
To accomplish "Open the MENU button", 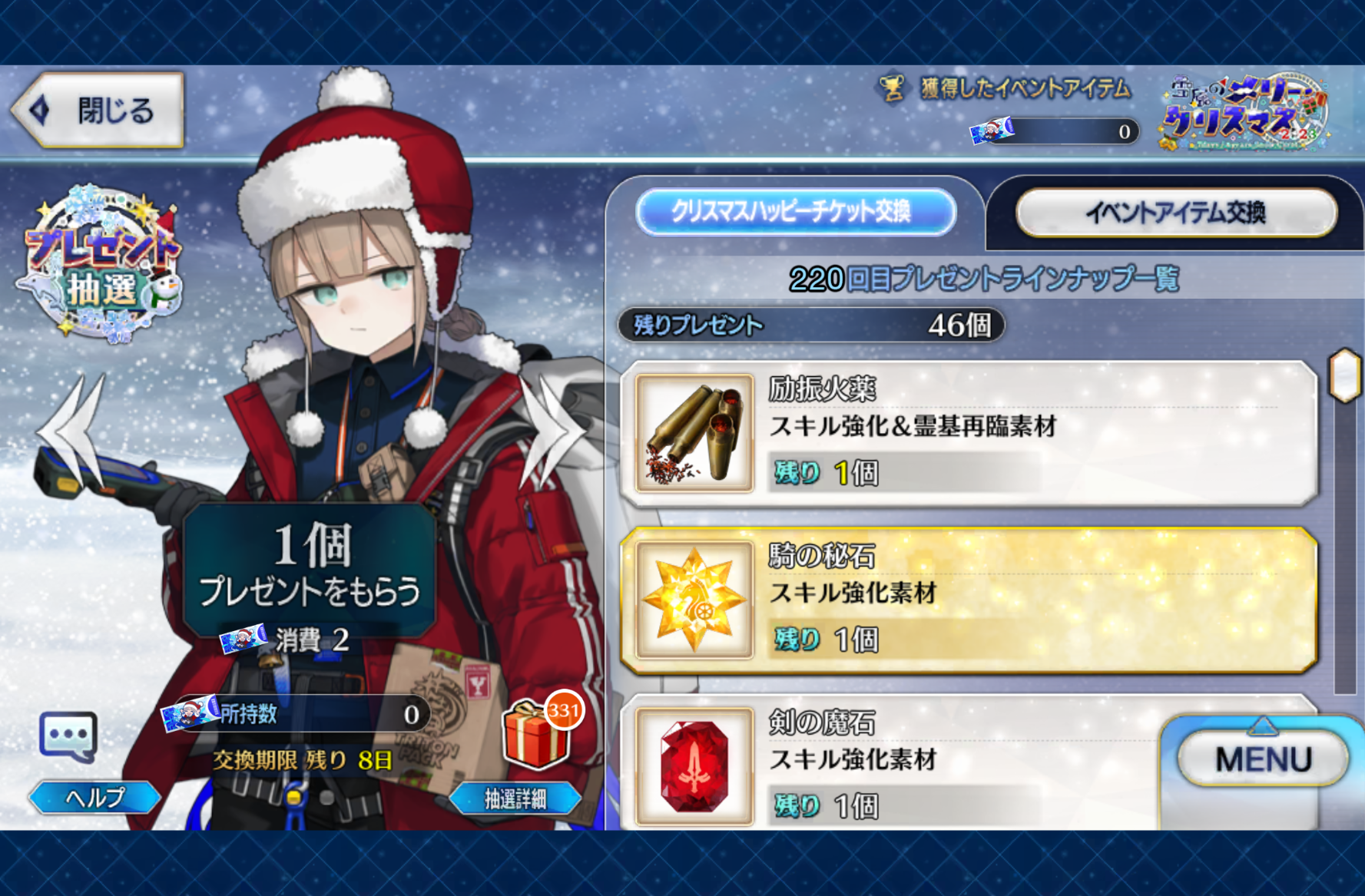I will (1263, 759).
